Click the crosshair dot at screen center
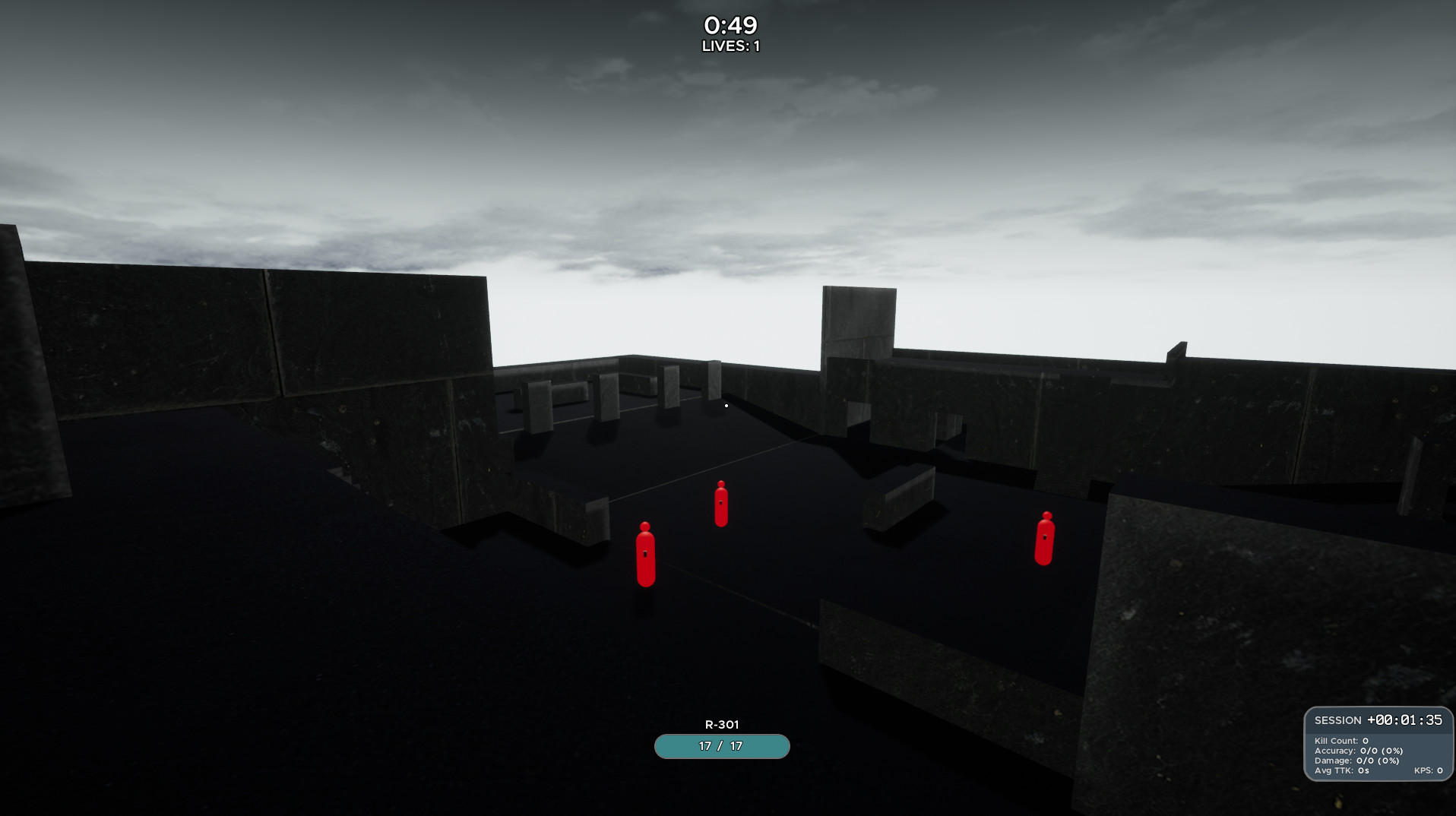 pos(726,405)
